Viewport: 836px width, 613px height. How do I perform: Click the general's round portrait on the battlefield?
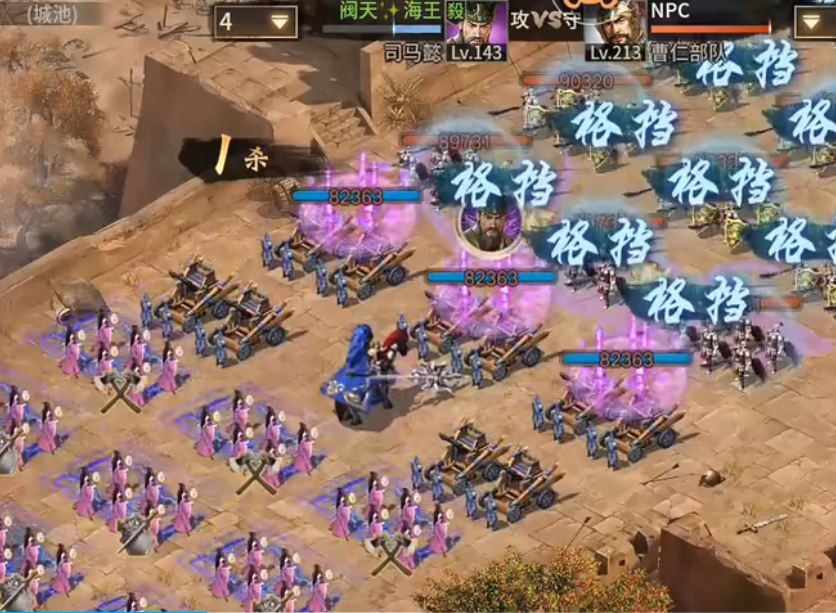[x=489, y=226]
